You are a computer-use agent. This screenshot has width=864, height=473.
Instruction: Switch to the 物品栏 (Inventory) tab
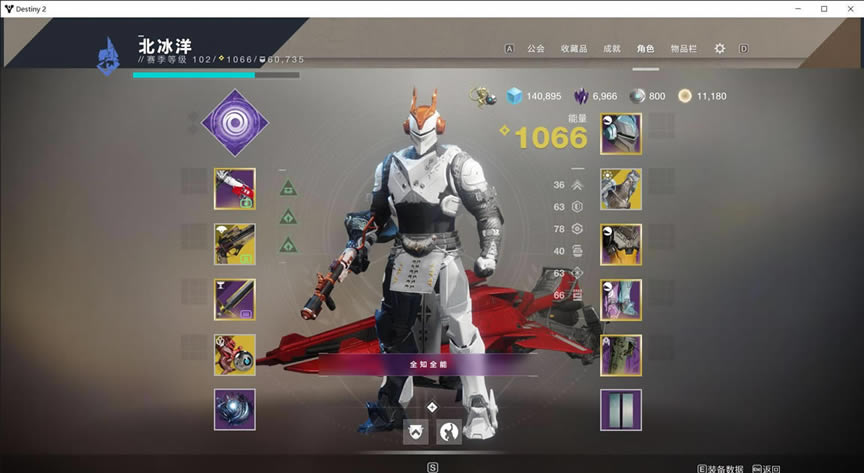[x=683, y=48]
